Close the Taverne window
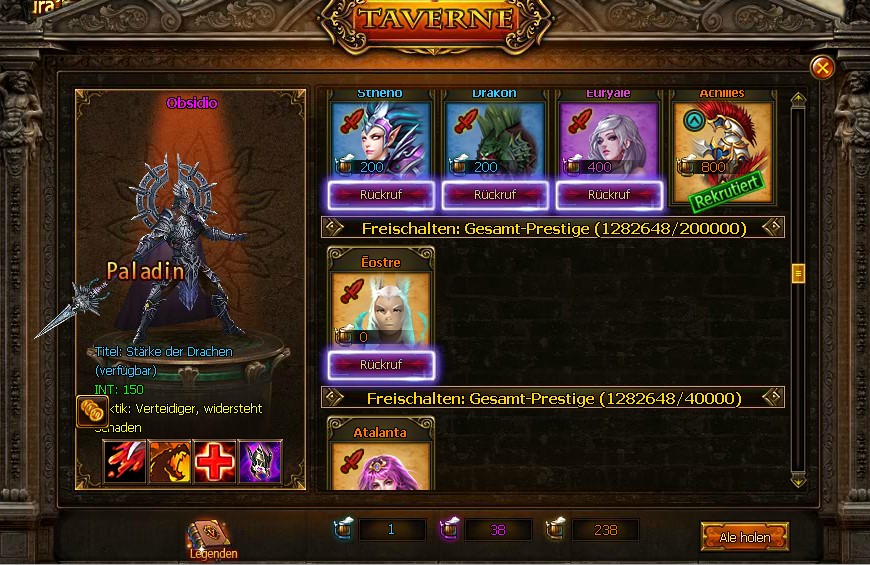 [x=822, y=67]
